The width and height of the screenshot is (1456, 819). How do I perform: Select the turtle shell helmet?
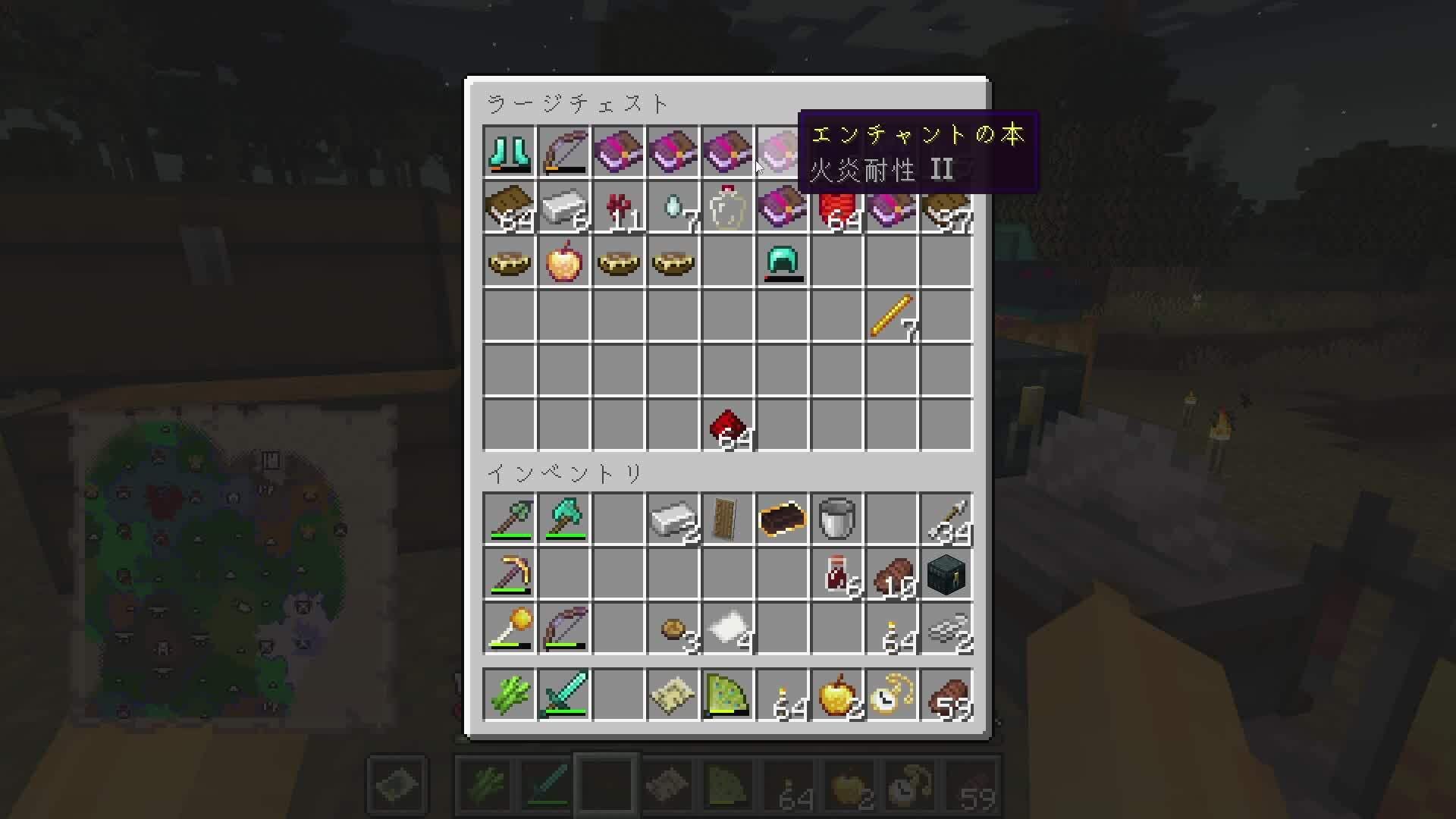point(783,262)
